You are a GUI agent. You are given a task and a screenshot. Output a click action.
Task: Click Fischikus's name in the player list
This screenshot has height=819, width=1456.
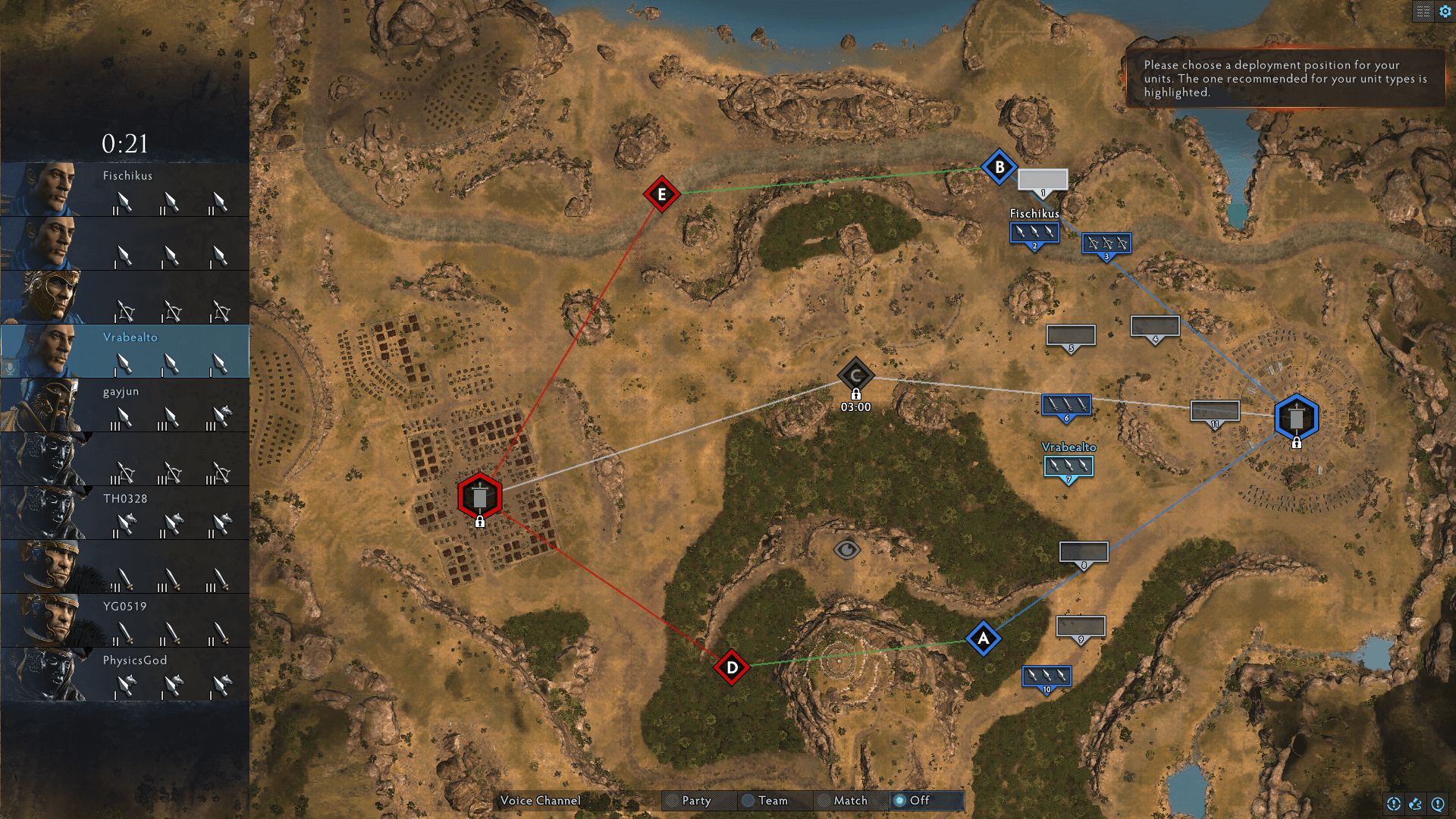click(127, 176)
